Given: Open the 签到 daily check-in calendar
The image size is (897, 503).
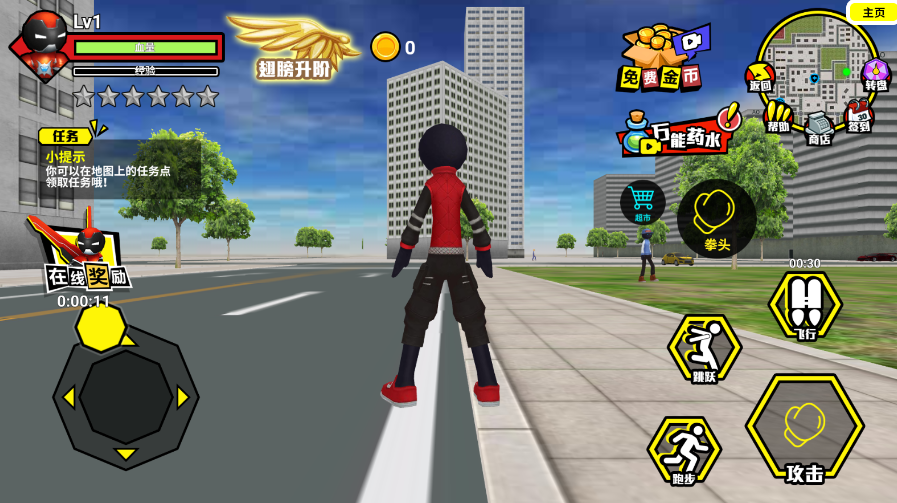Looking at the screenshot, I should (x=858, y=116).
